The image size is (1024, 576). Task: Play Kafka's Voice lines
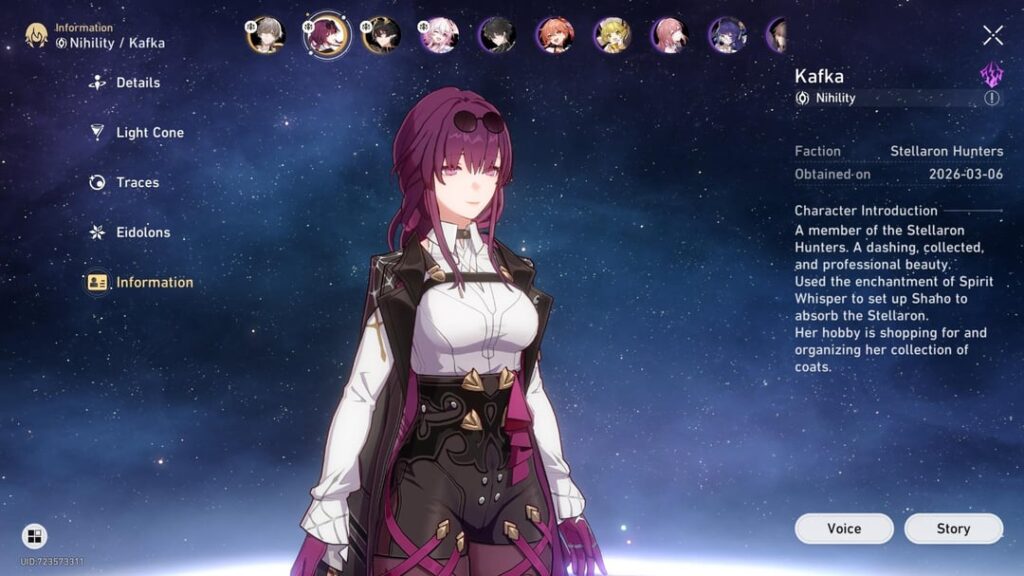[844, 529]
